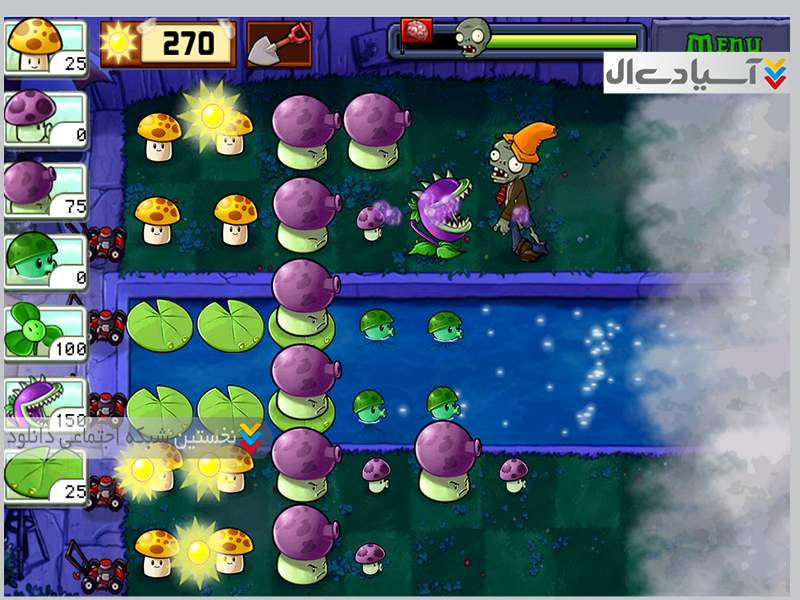Pick the Puff-shroom seed packet
The width and height of the screenshot is (800, 600).
click(46, 117)
